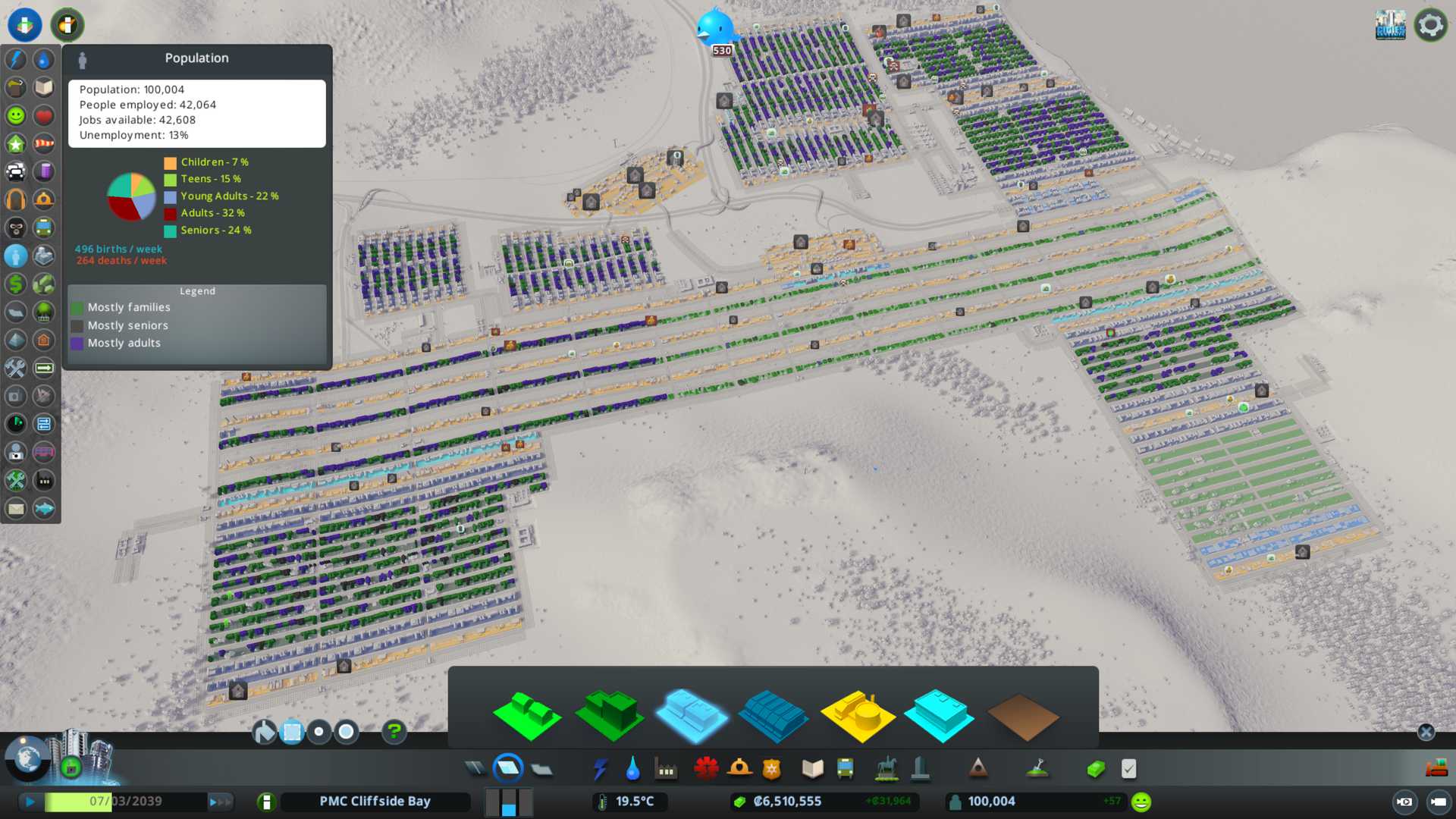Close the zoning panel

pyautogui.click(x=1426, y=732)
